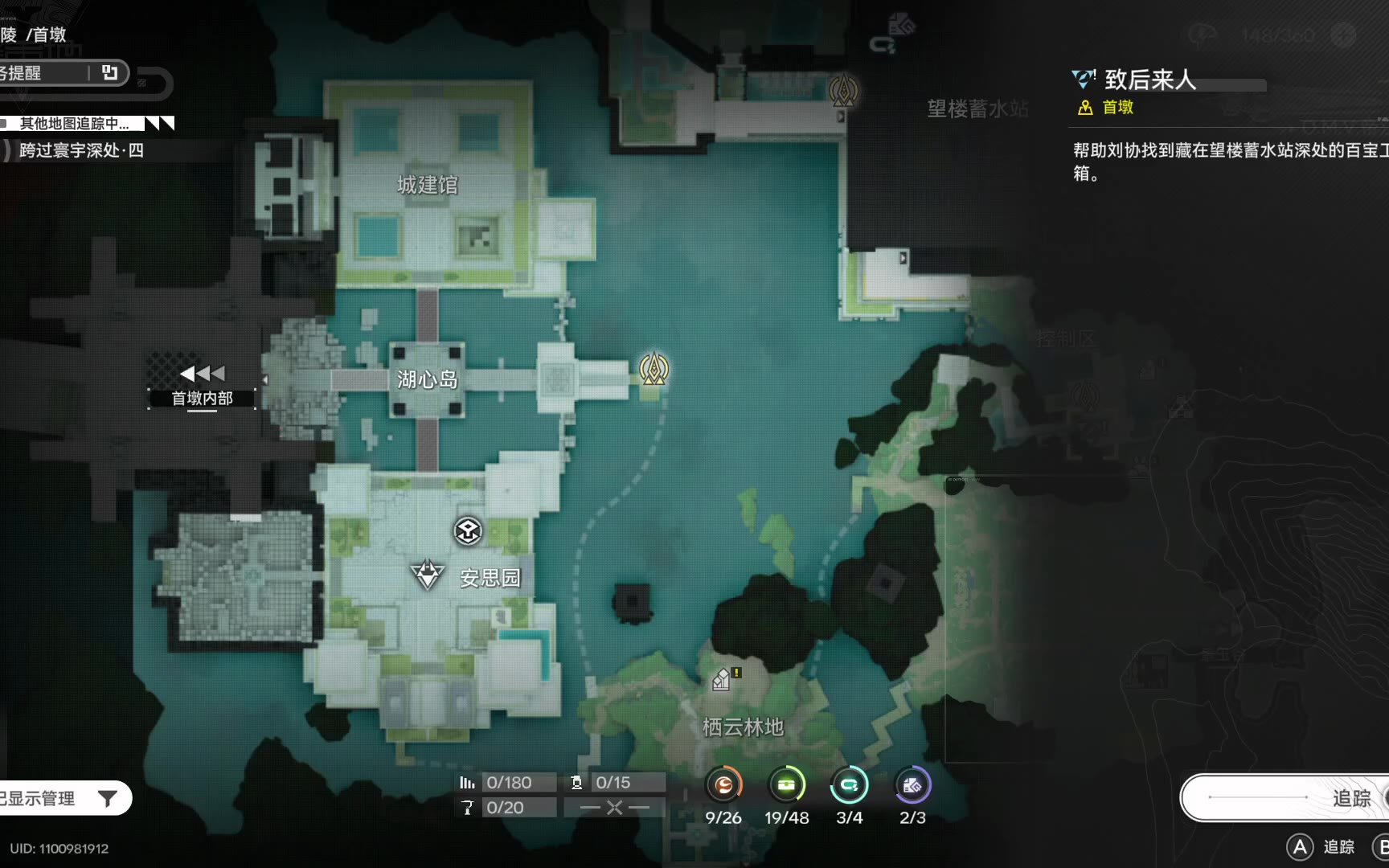Select the teleport marker near 望楼蓄水站
Screen dimensions: 1389x868
pyautogui.click(x=842, y=90)
